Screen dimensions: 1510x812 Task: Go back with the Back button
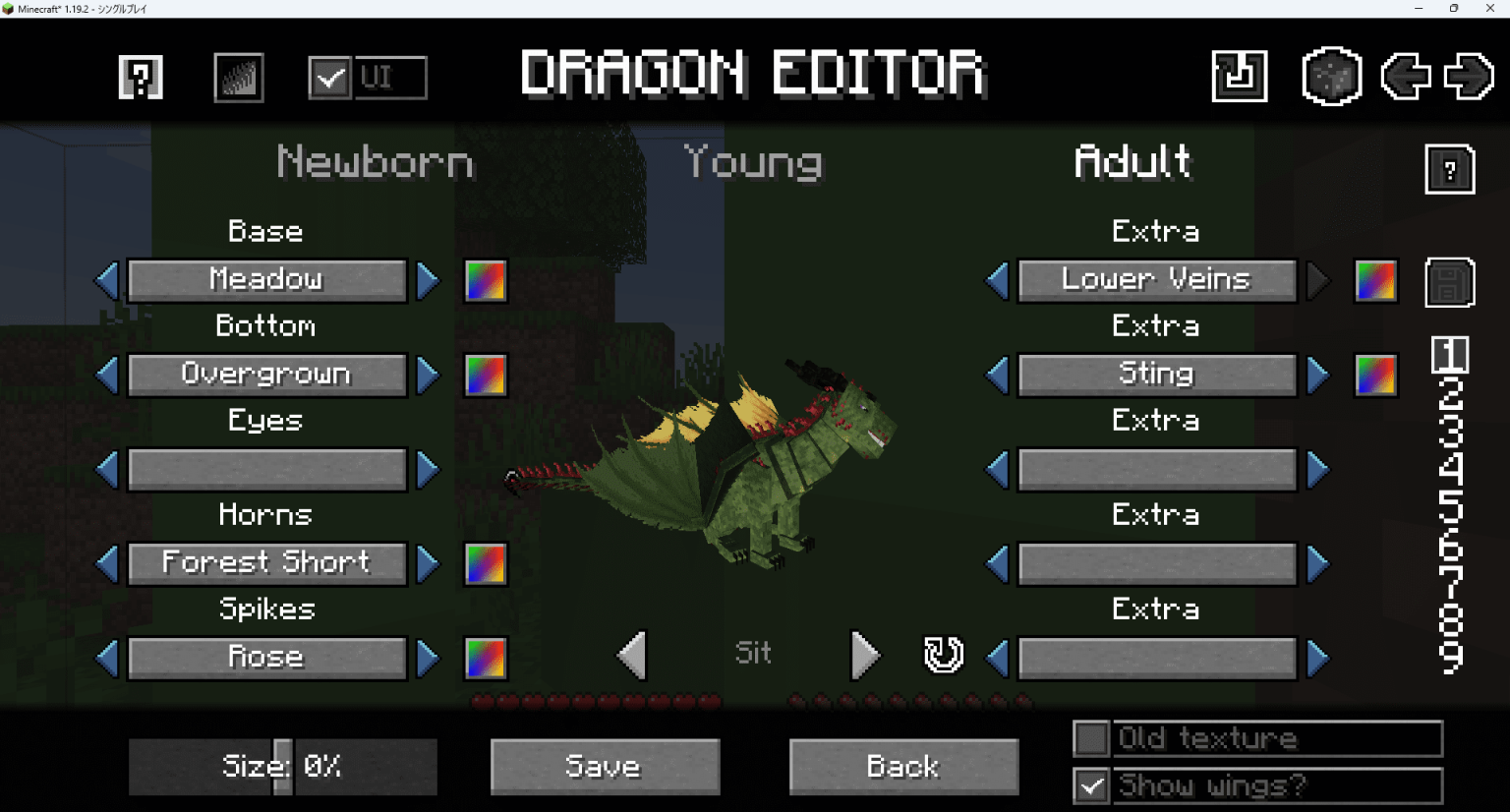tap(902, 766)
